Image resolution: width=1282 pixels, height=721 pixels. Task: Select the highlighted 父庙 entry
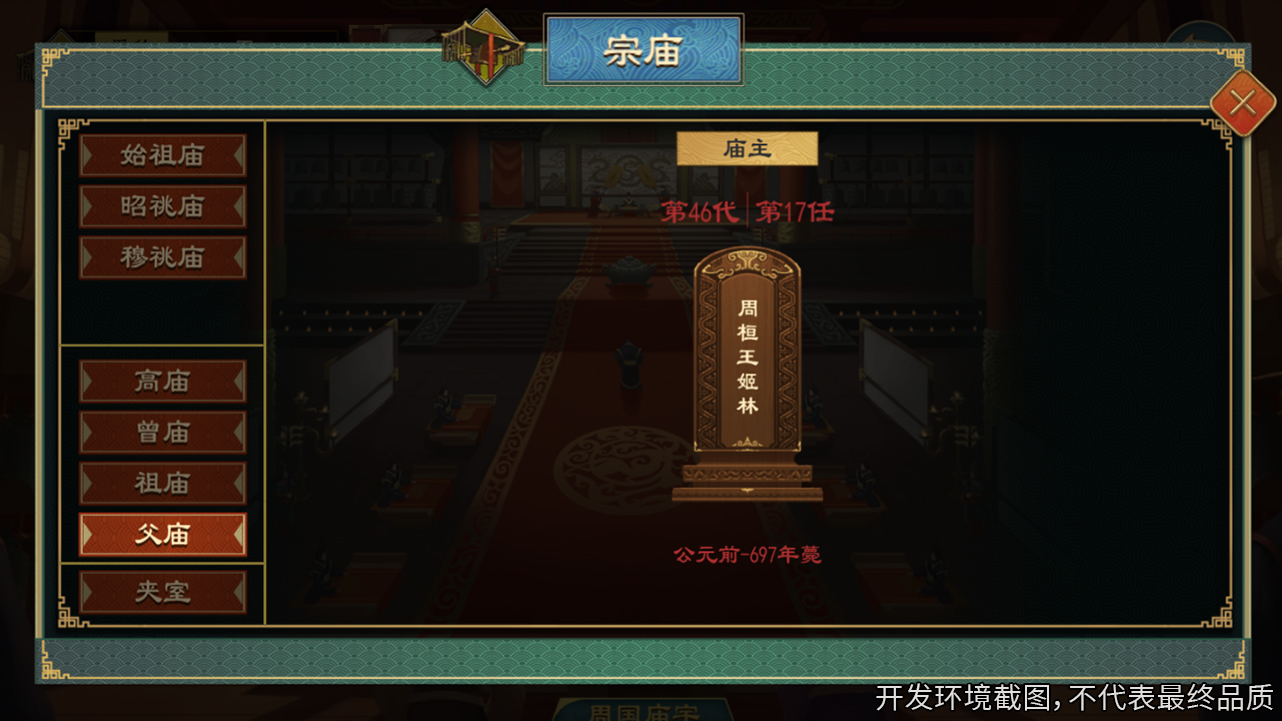163,534
